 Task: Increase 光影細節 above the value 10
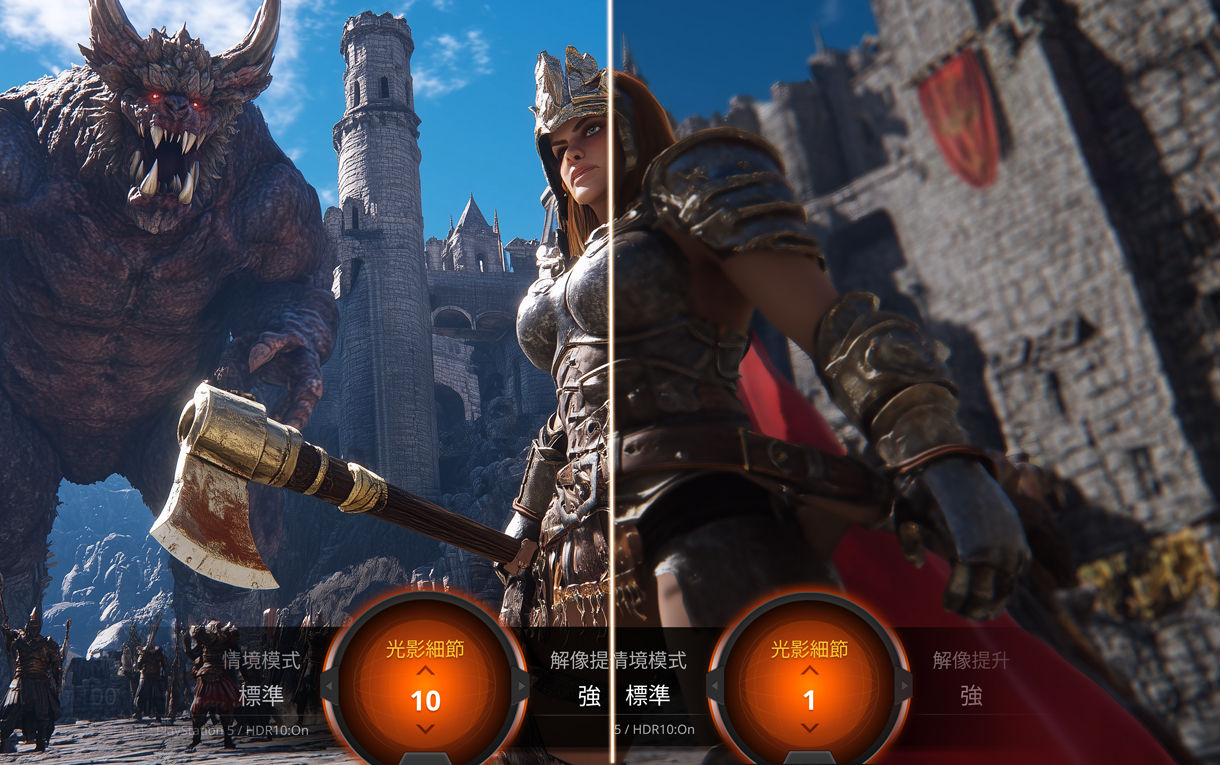point(425,671)
